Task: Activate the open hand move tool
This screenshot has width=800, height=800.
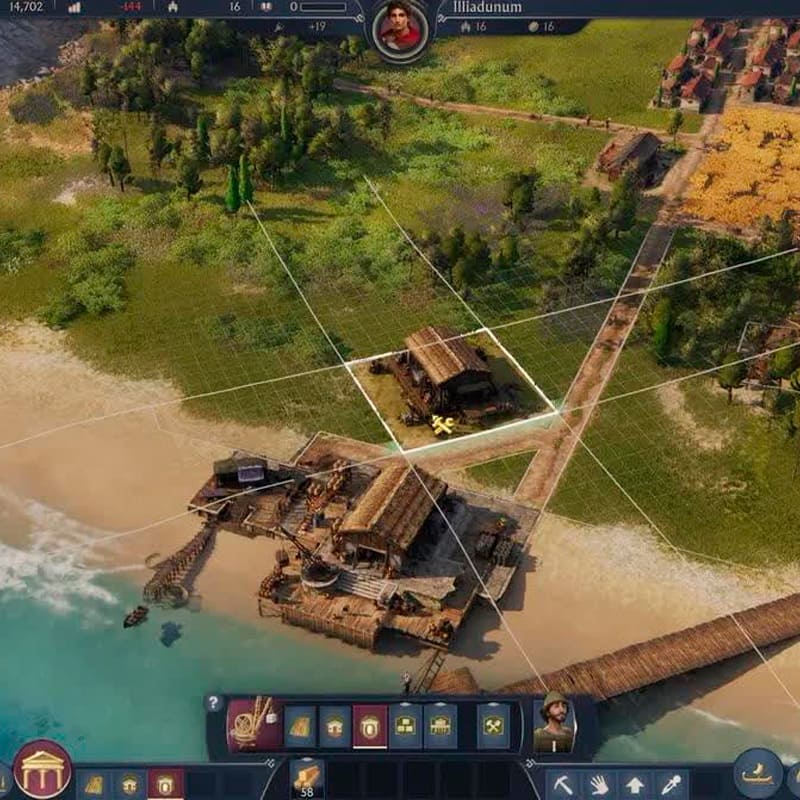Action: tap(599, 784)
